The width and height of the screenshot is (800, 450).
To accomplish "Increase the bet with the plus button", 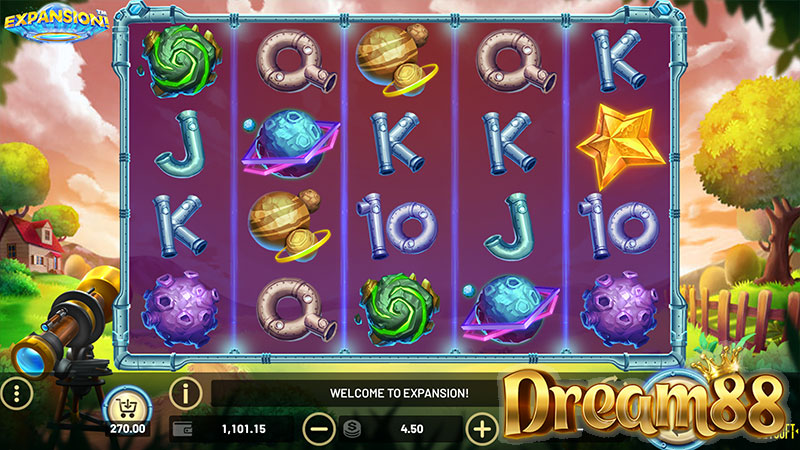I will [482, 430].
